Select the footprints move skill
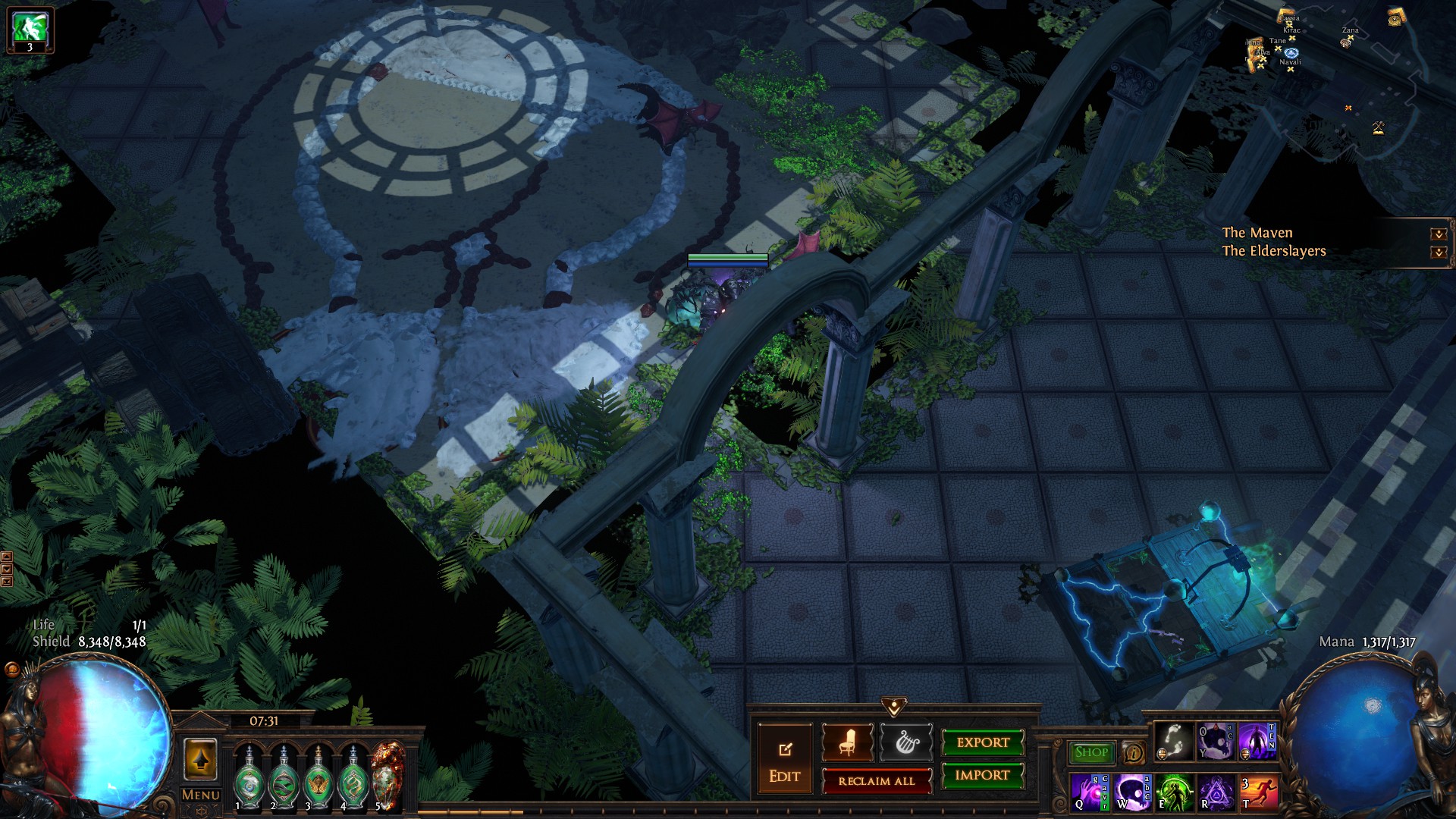Viewport: 1456px width, 819px height. (1173, 742)
